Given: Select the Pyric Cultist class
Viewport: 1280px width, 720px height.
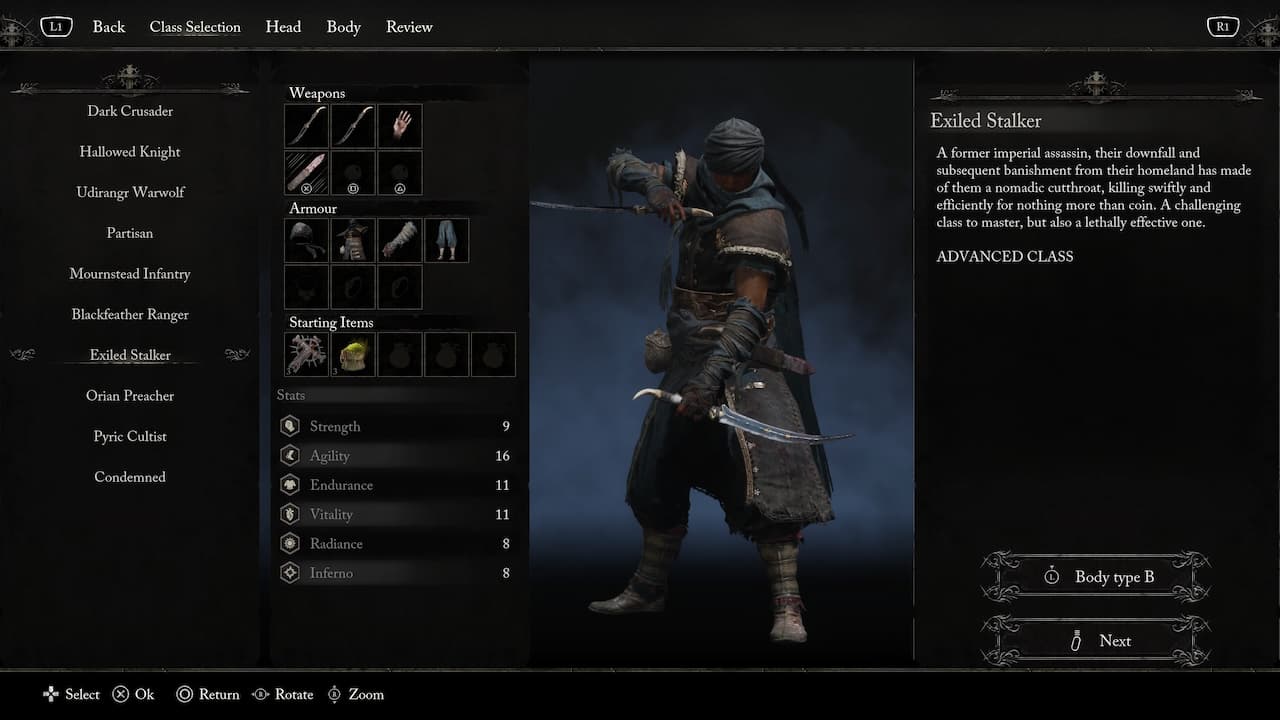Looking at the screenshot, I should tap(129, 436).
